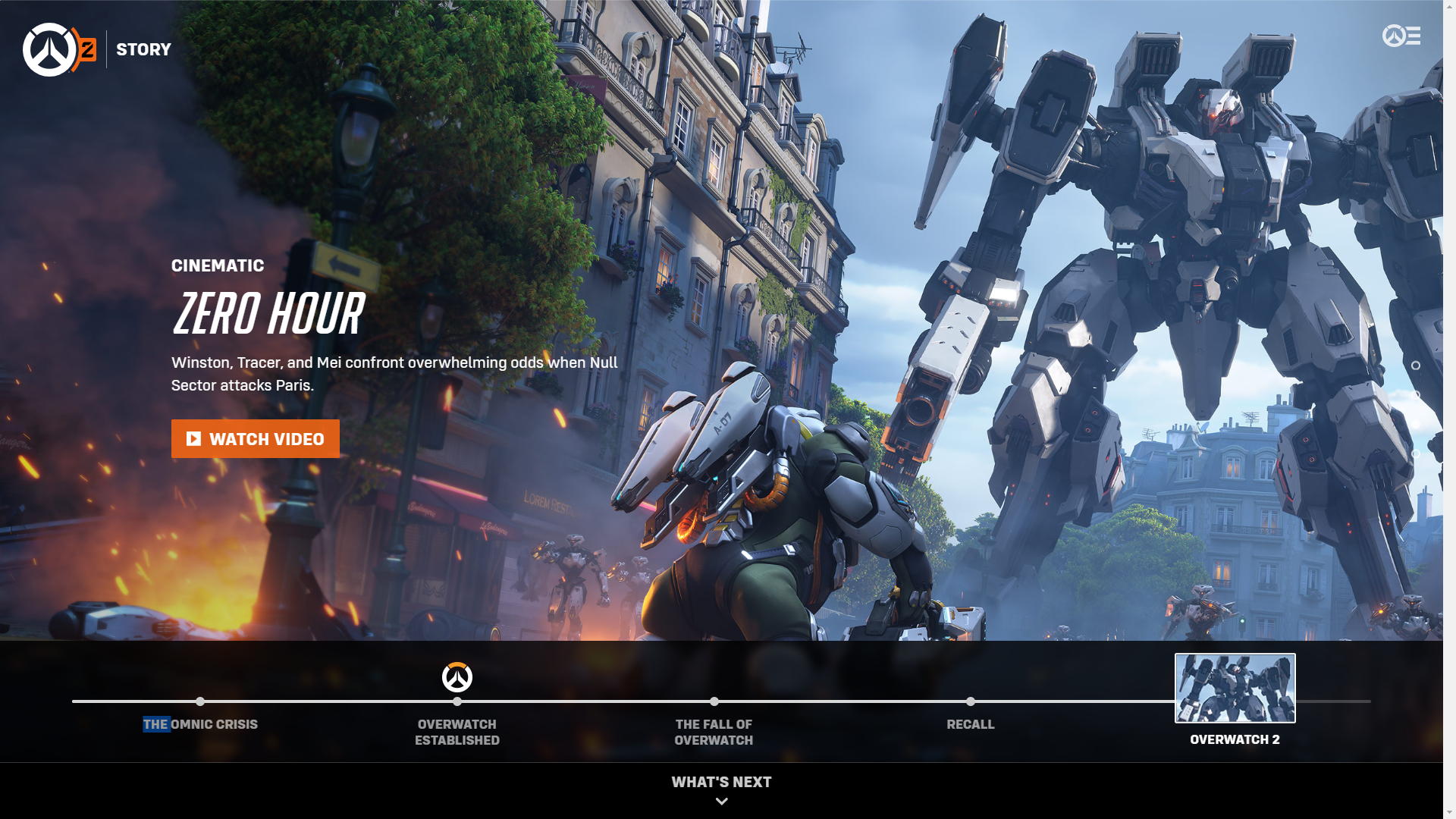The height and width of the screenshot is (819, 1456).
Task: Go to The Fall of Overwatch chapter
Action: [714, 732]
